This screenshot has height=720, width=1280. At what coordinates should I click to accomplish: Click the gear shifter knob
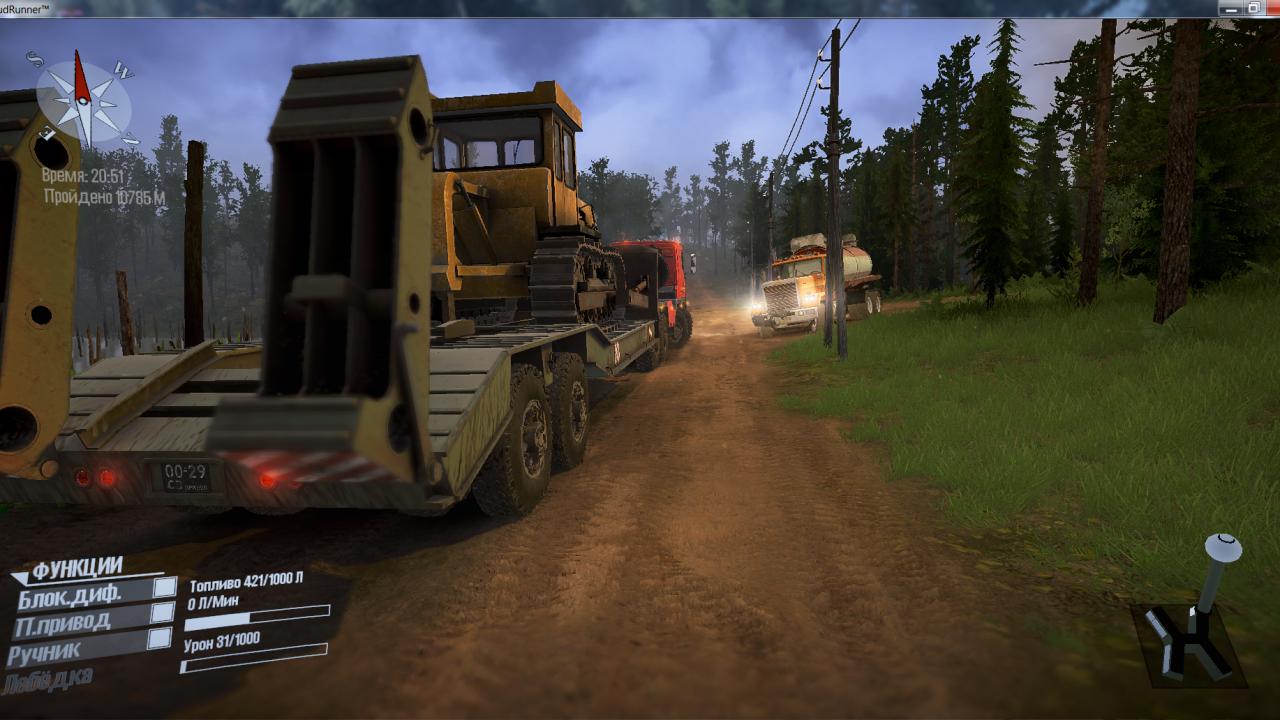click(1222, 548)
